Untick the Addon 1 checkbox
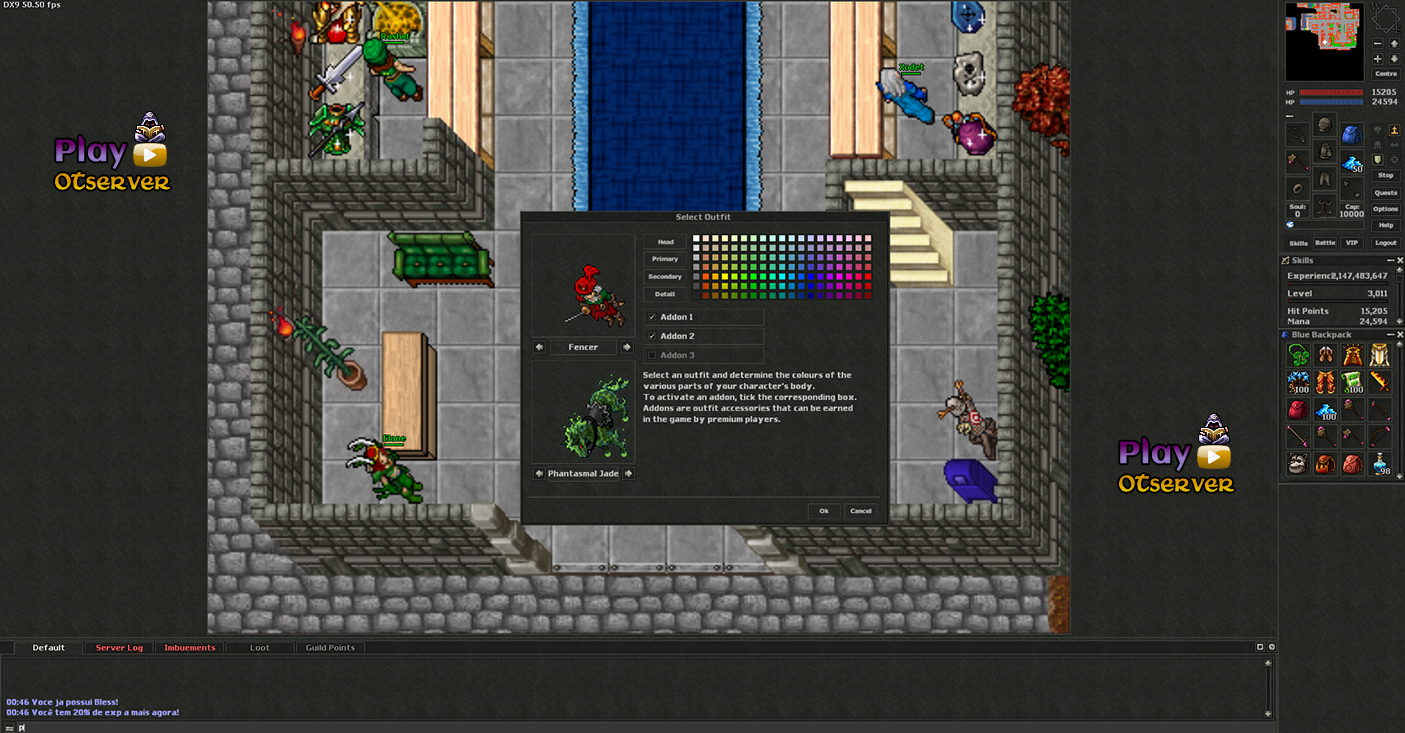Image resolution: width=1405 pixels, height=733 pixels. pos(653,317)
